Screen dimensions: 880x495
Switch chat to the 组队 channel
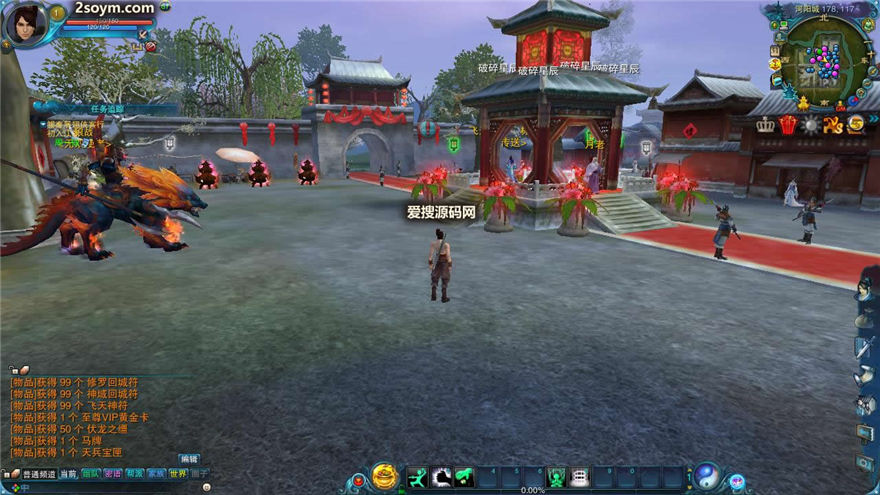point(91,474)
